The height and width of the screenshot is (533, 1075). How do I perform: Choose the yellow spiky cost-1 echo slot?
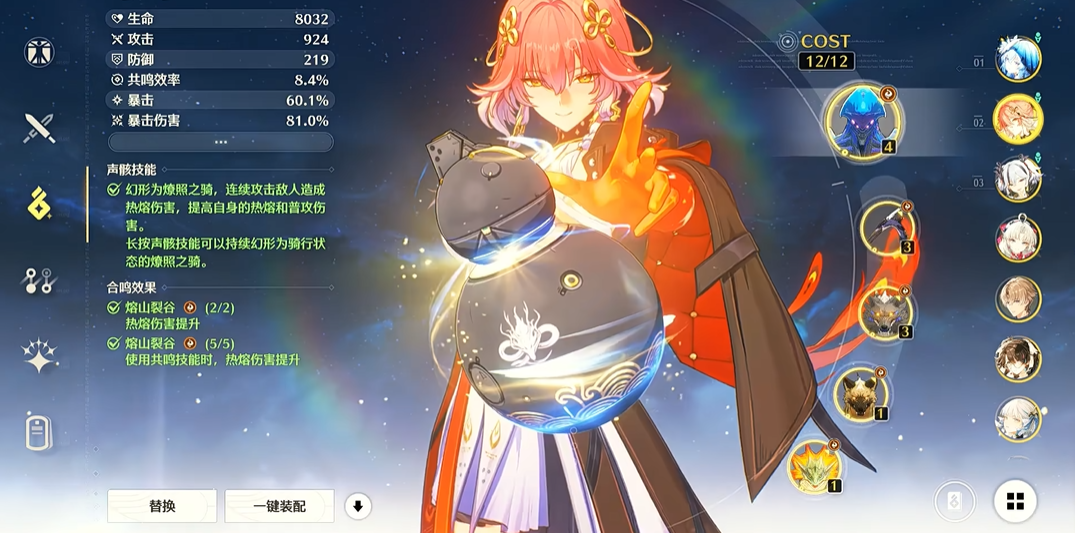(814, 466)
